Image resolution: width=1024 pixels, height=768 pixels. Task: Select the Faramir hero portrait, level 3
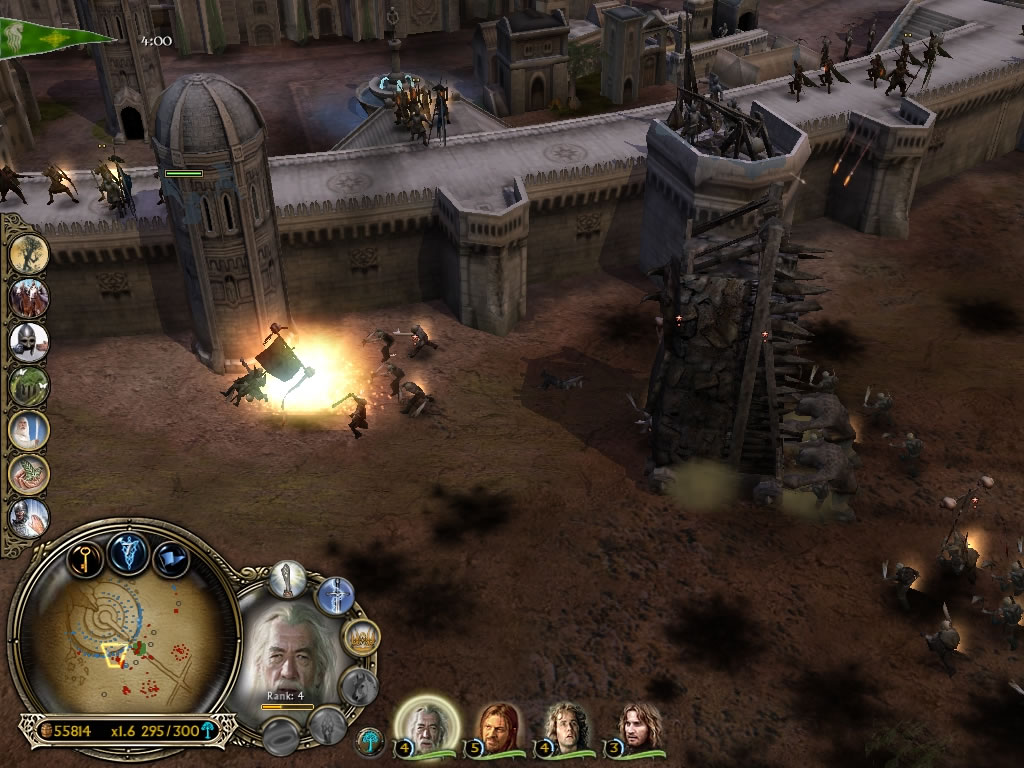(637, 727)
